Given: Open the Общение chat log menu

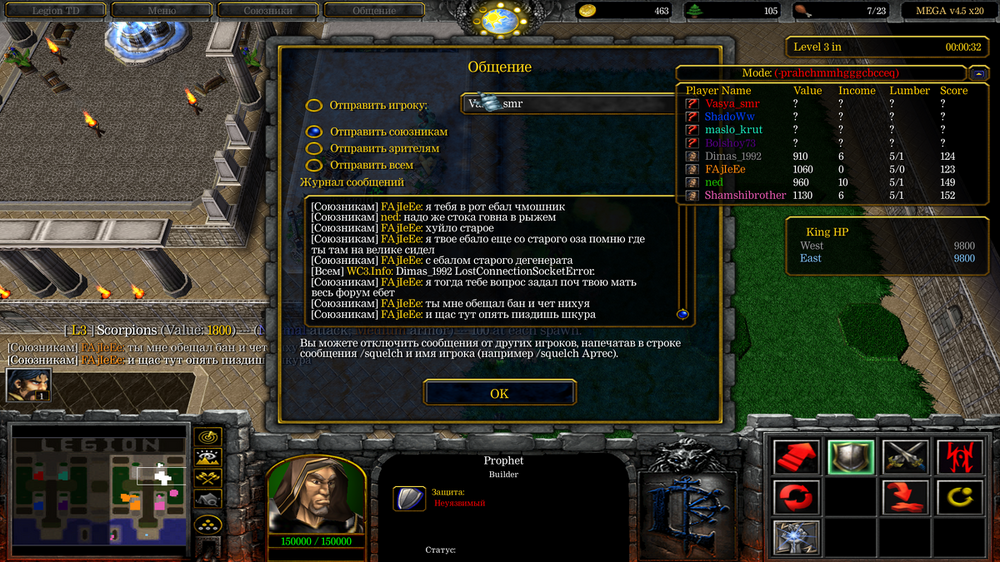Looking at the screenshot, I should point(373,10).
